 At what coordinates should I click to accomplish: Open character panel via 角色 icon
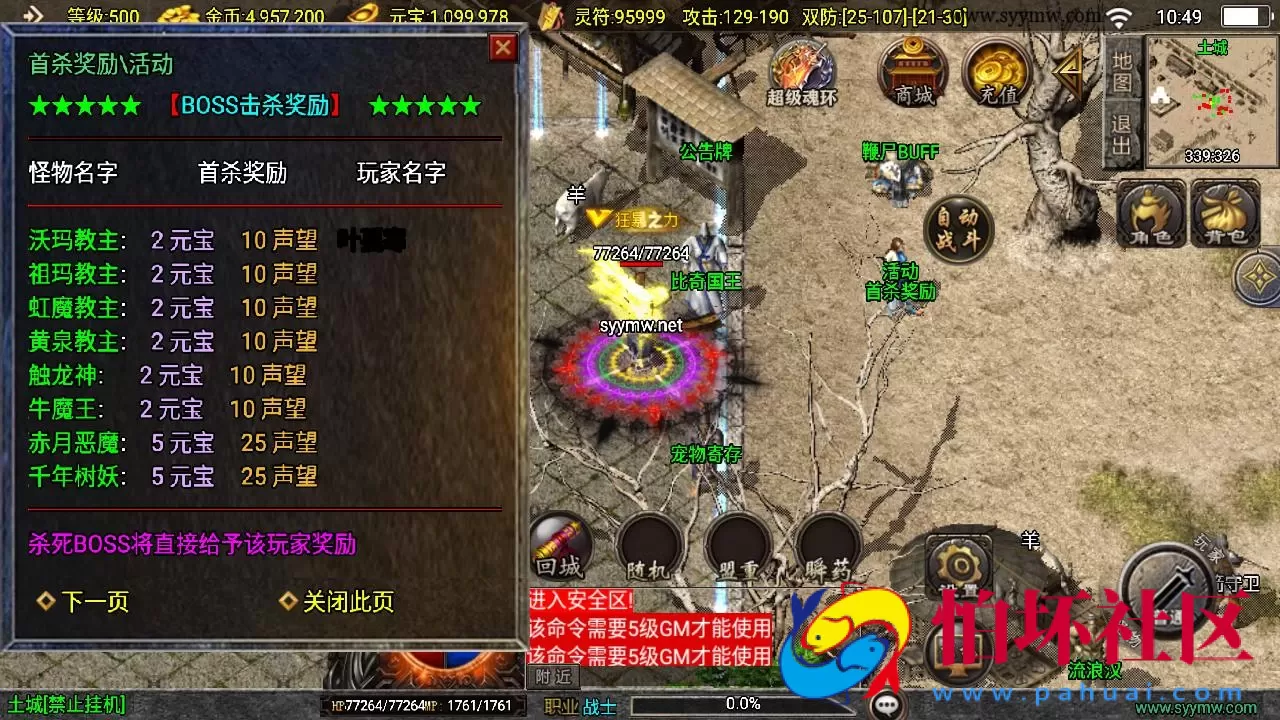coord(1152,213)
